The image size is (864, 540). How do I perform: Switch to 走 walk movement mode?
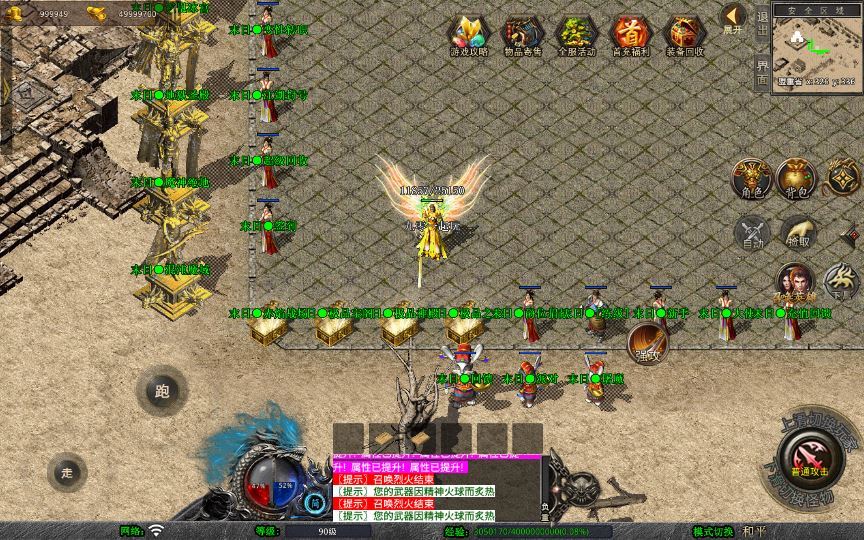pos(67,472)
